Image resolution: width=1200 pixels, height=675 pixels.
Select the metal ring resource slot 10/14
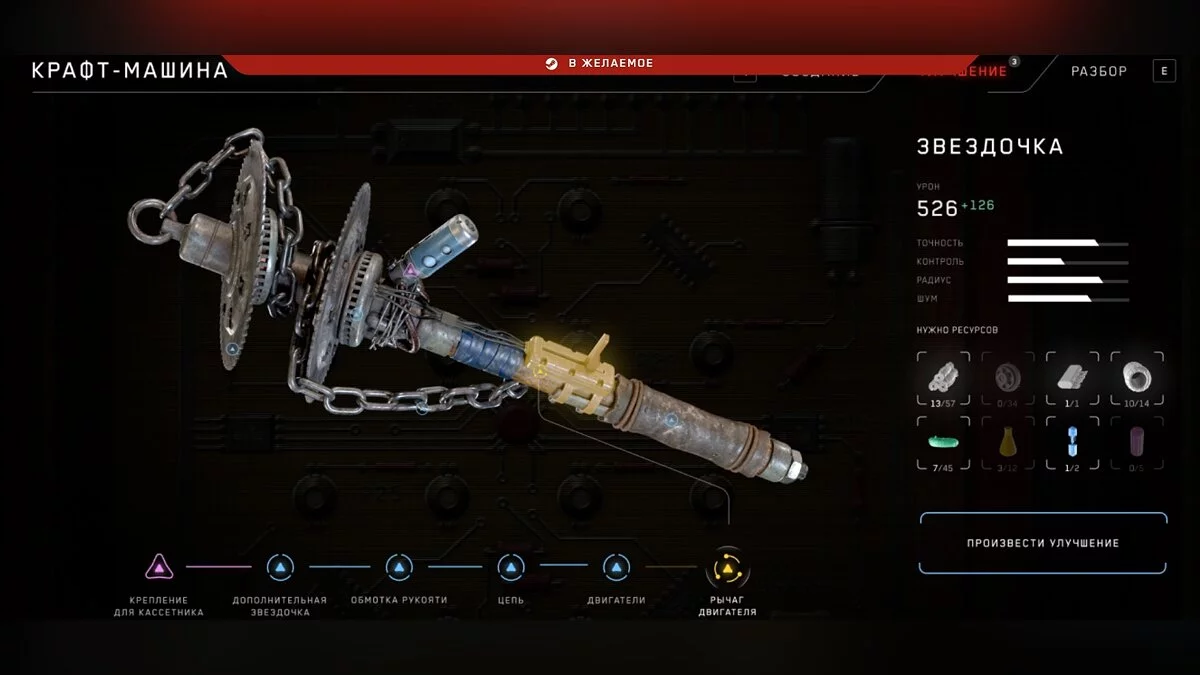click(x=1136, y=377)
